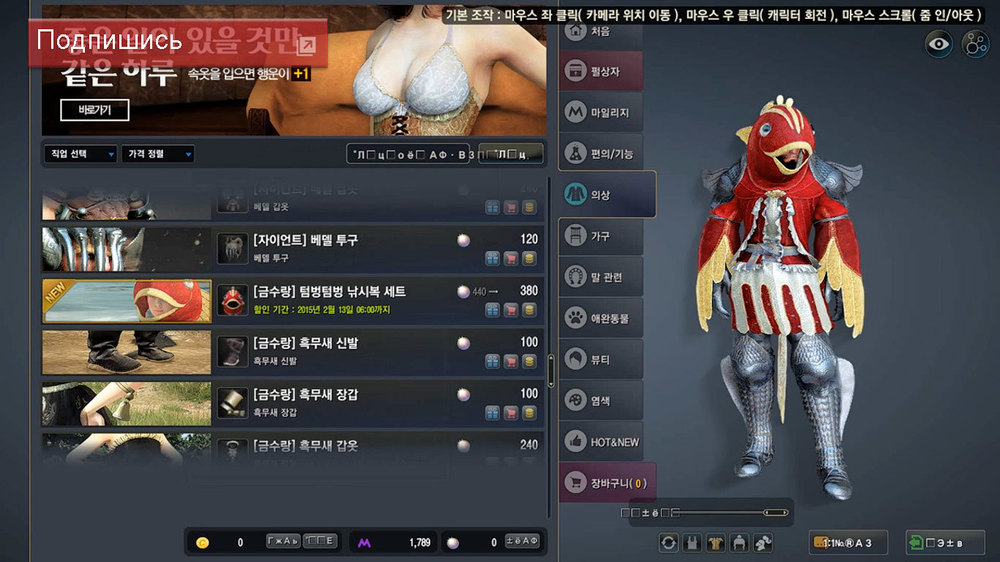Click the Подпишись subscribe overlay
Viewport: 1000px width, 562px height.
click(110, 41)
